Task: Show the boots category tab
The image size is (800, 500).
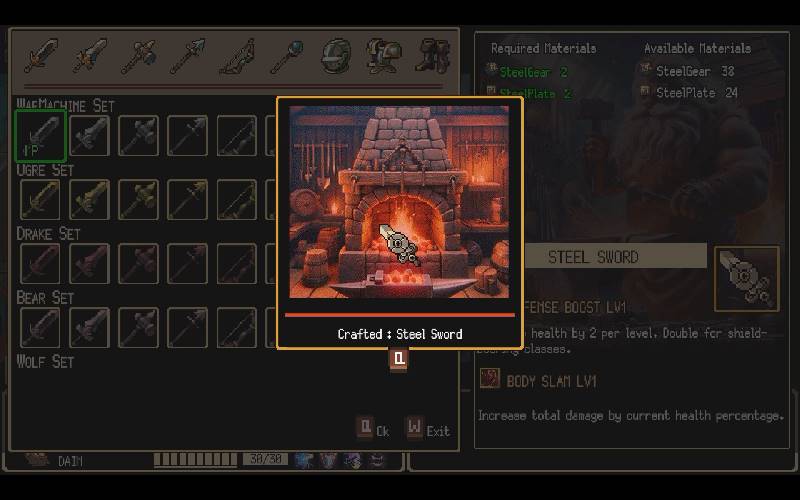Action: [x=433, y=55]
